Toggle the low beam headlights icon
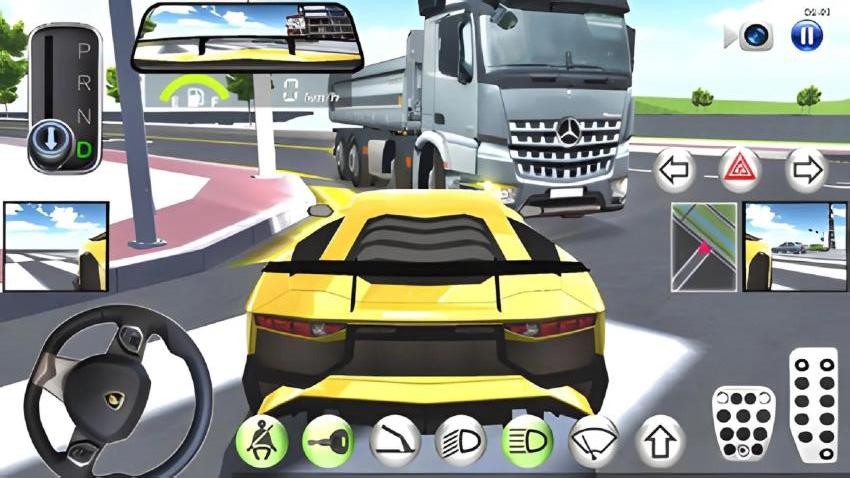Viewport: 850px width, 478px height. pyautogui.click(x=460, y=440)
